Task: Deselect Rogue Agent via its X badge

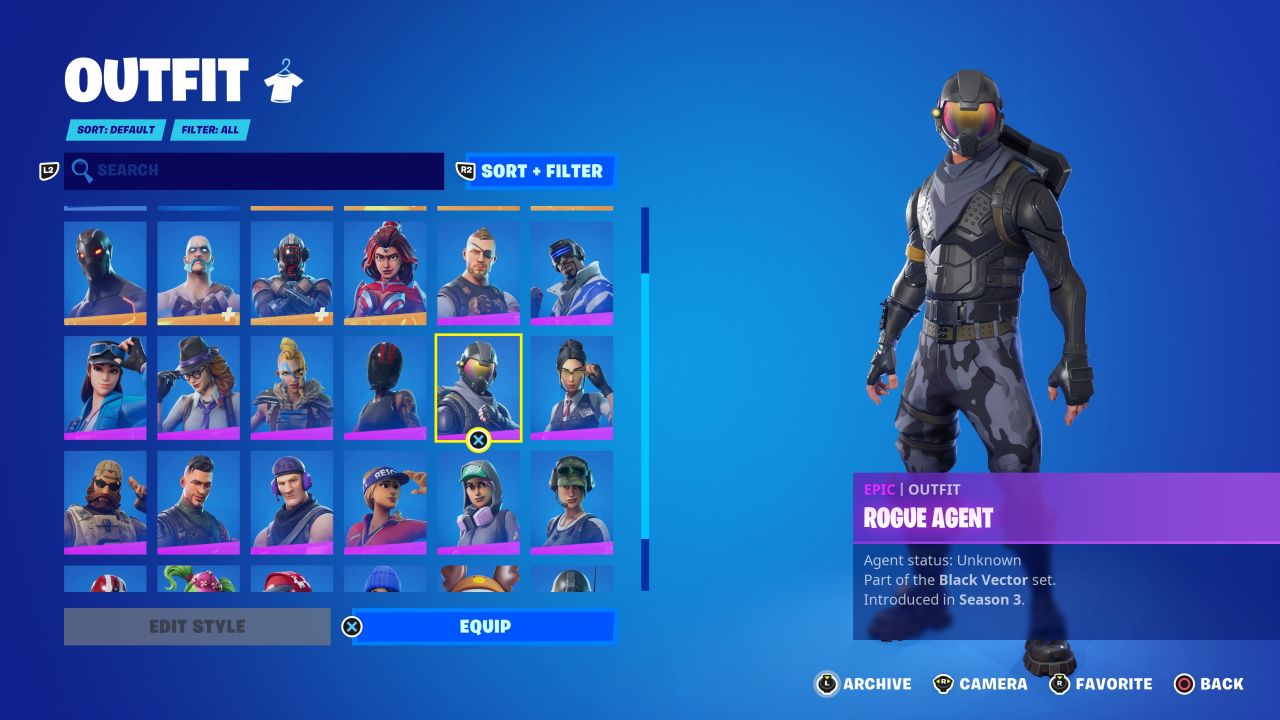Action: point(478,438)
